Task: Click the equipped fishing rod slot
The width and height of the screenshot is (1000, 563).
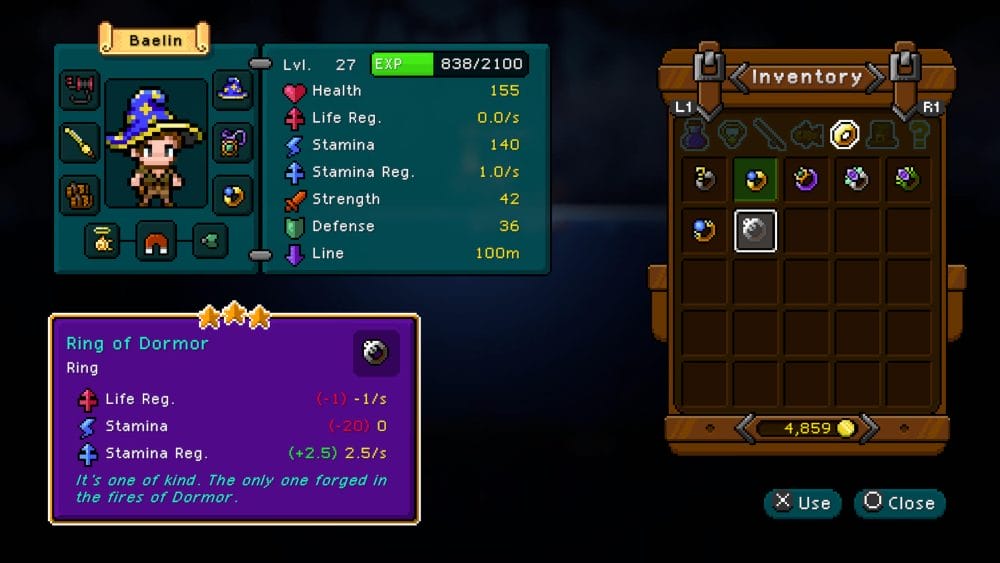Action: click(x=79, y=142)
